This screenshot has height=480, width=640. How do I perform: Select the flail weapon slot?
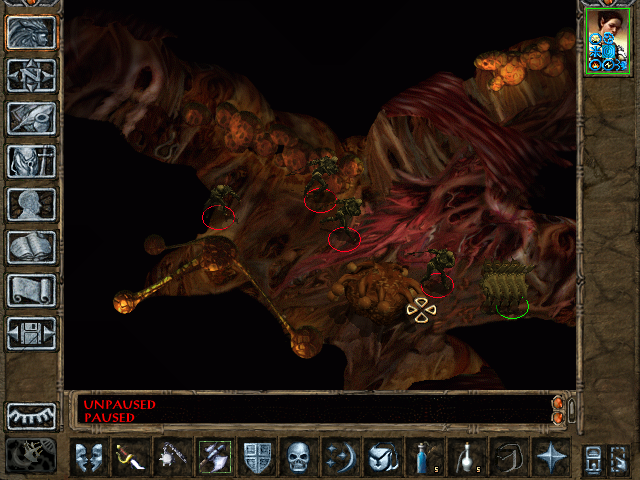click(172, 457)
